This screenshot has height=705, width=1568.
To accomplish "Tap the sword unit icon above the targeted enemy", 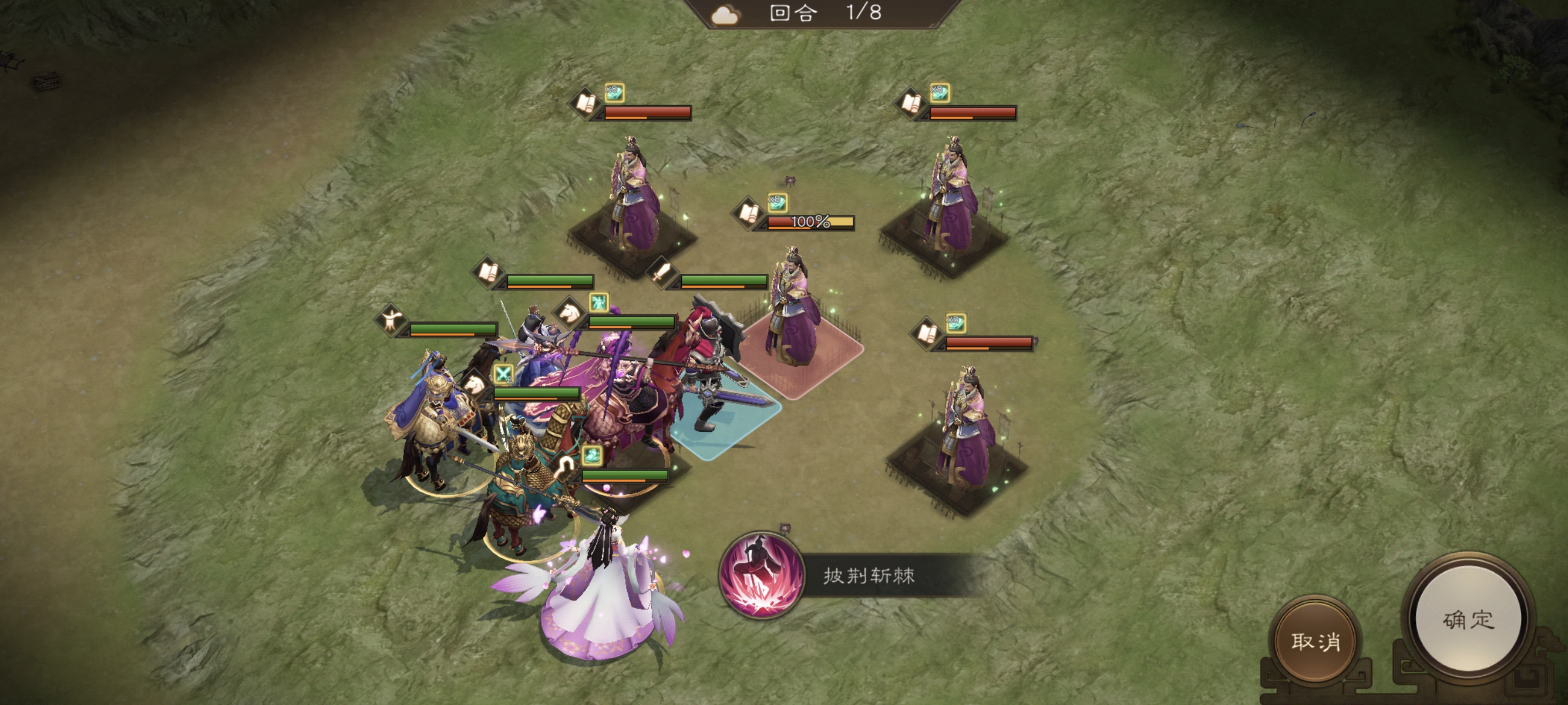I will coord(664,274).
